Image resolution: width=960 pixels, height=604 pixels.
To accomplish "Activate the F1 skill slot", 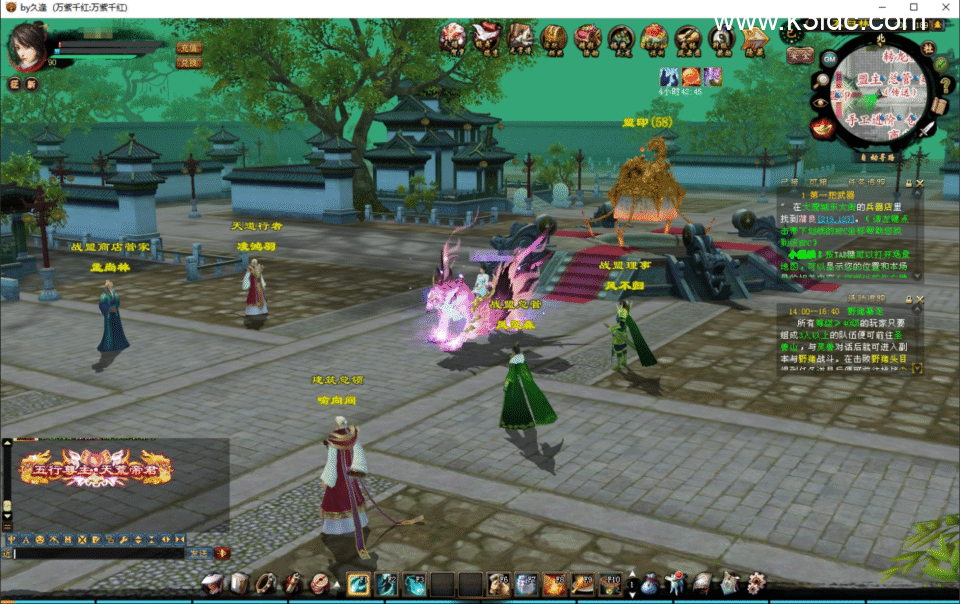I will click(x=359, y=584).
